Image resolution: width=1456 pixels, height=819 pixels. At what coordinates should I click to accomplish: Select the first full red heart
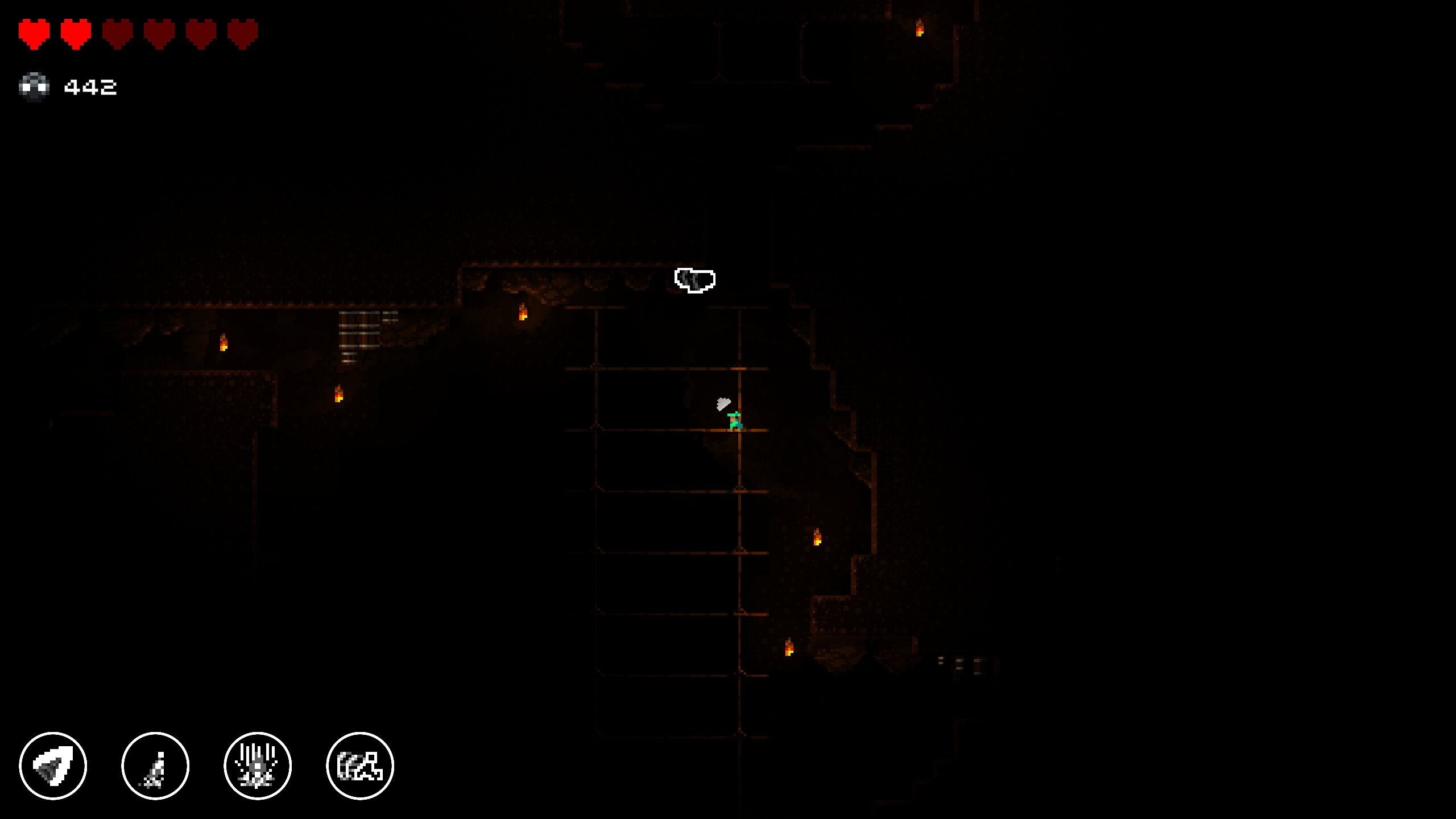[x=33, y=32]
